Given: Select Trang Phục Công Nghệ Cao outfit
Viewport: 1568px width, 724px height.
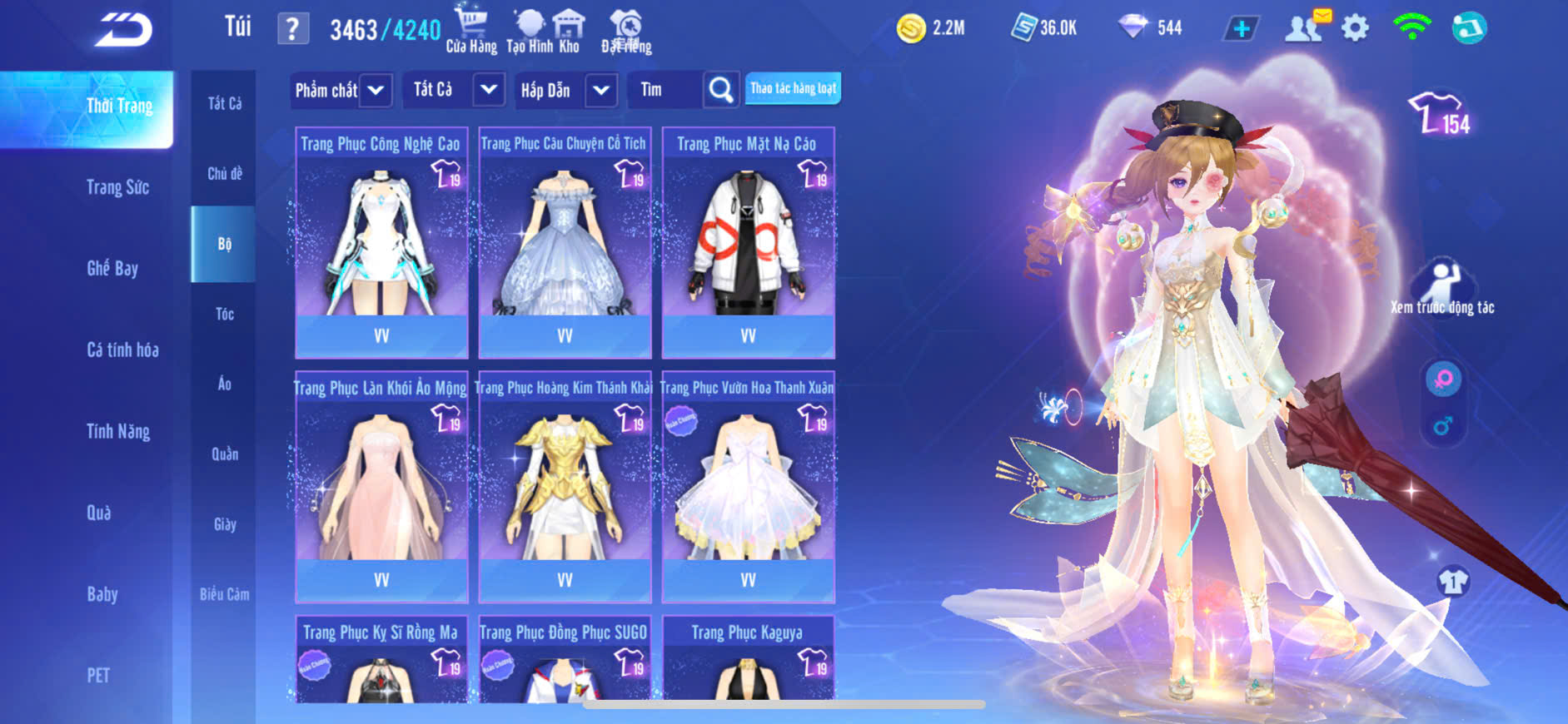Looking at the screenshot, I should point(381,241).
